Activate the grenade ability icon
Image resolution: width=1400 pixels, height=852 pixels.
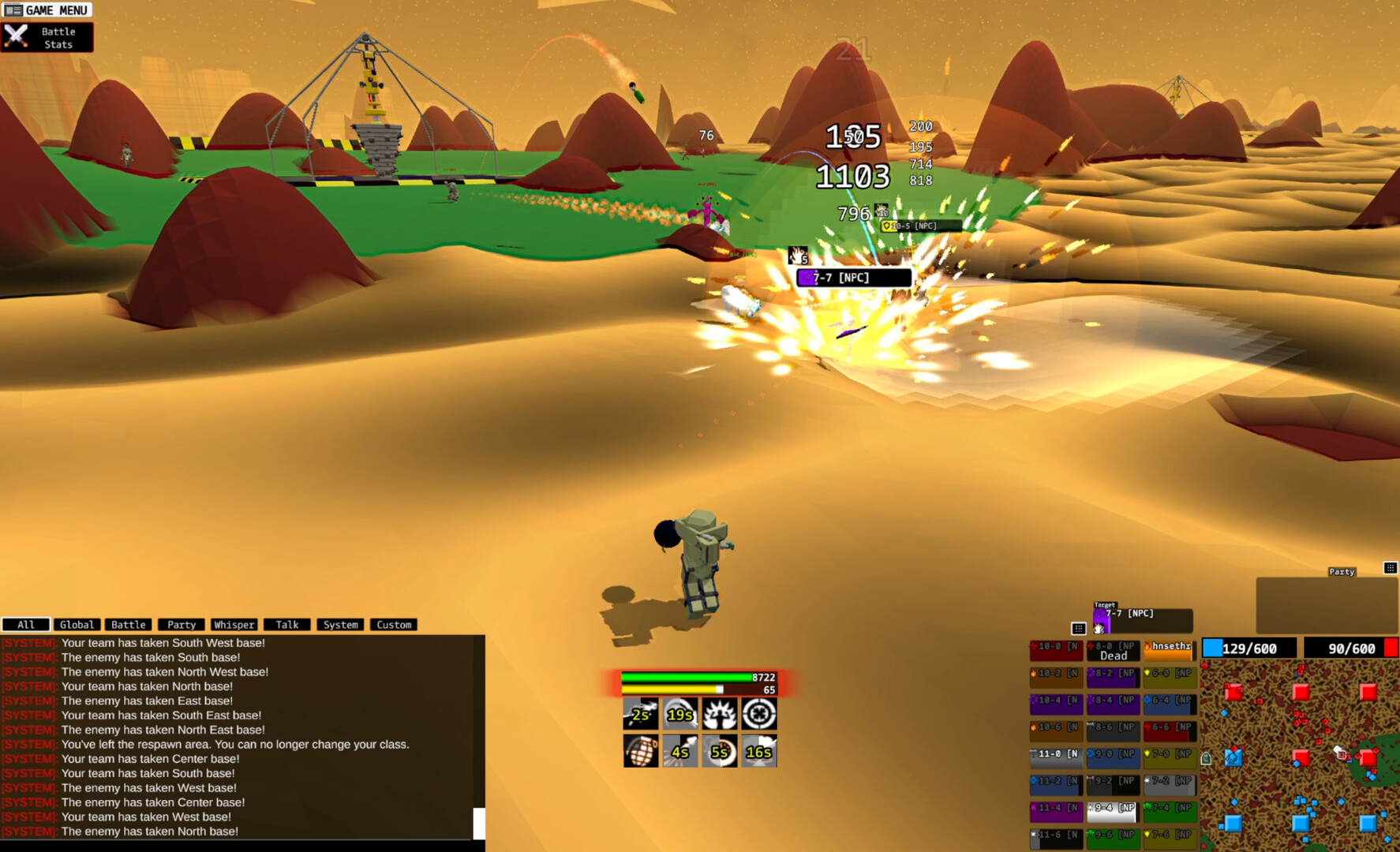point(641,751)
